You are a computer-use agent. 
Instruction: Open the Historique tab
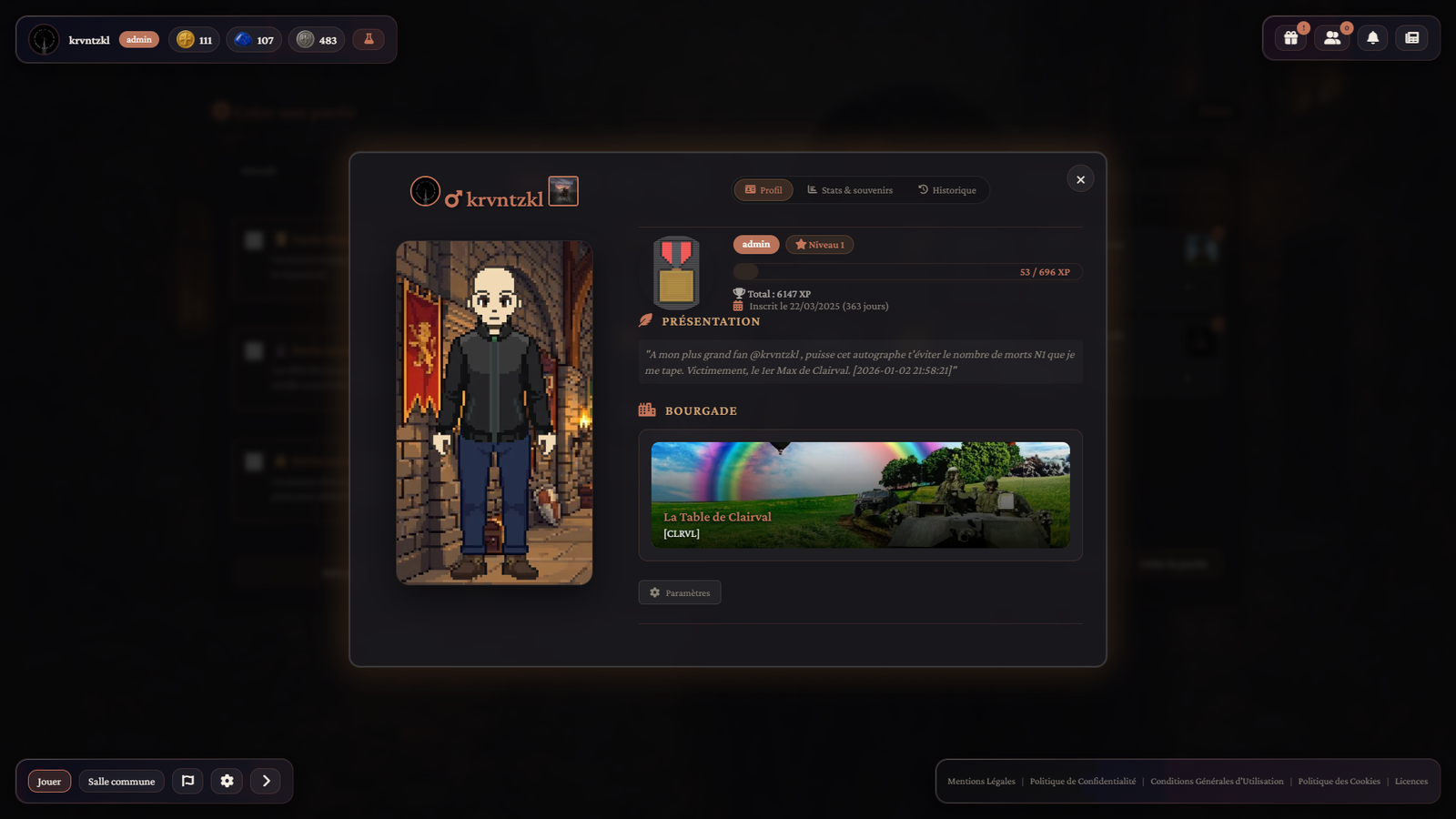click(x=946, y=190)
